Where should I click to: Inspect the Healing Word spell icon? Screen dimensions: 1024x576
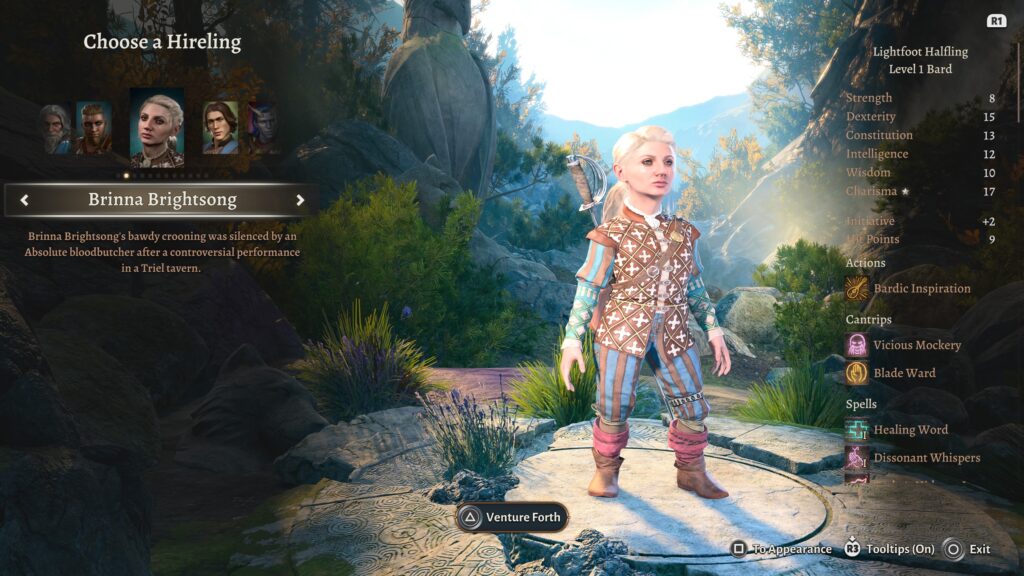[x=857, y=430]
